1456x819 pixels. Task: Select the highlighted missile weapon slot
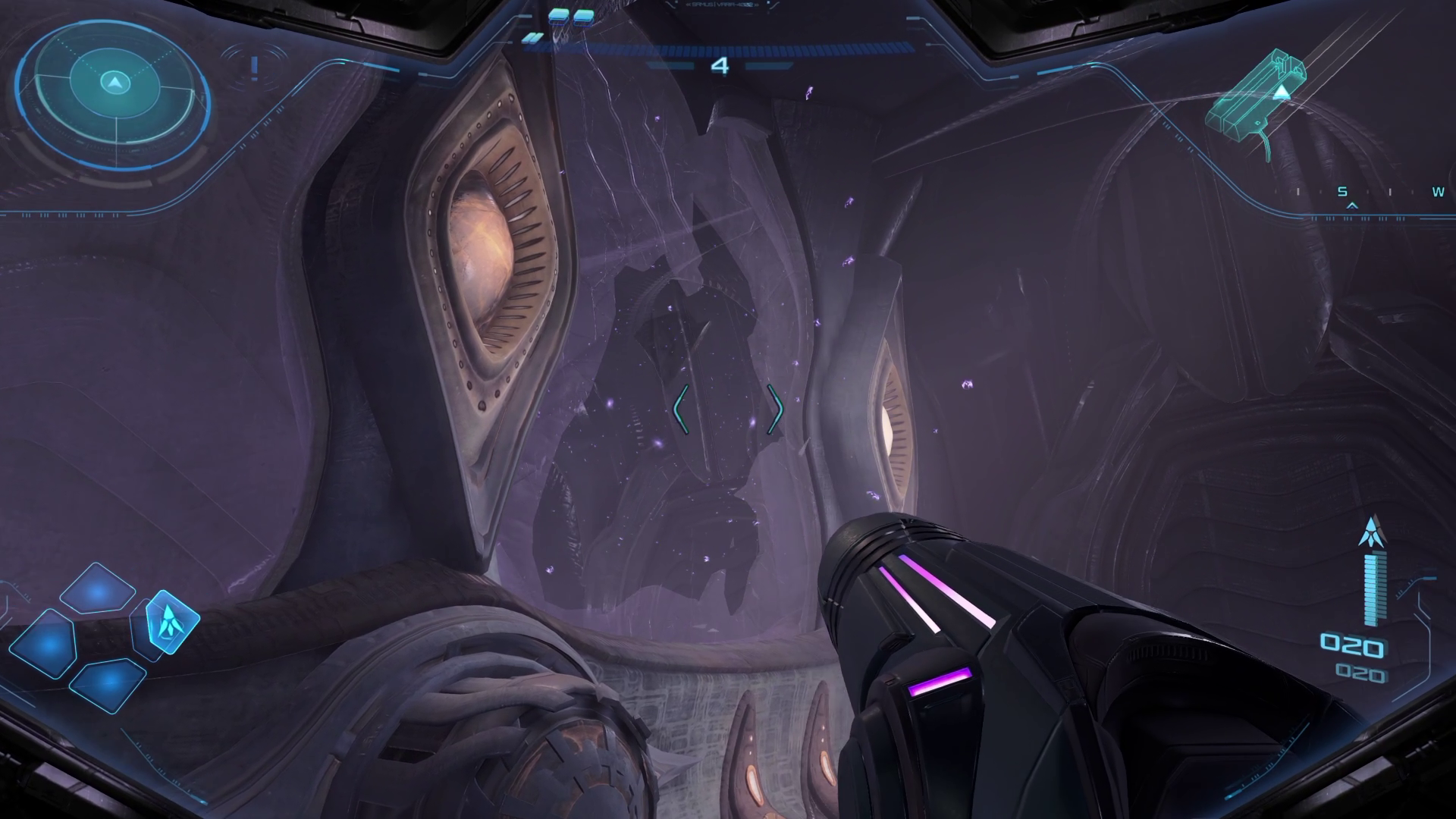click(x=171, y=623)
